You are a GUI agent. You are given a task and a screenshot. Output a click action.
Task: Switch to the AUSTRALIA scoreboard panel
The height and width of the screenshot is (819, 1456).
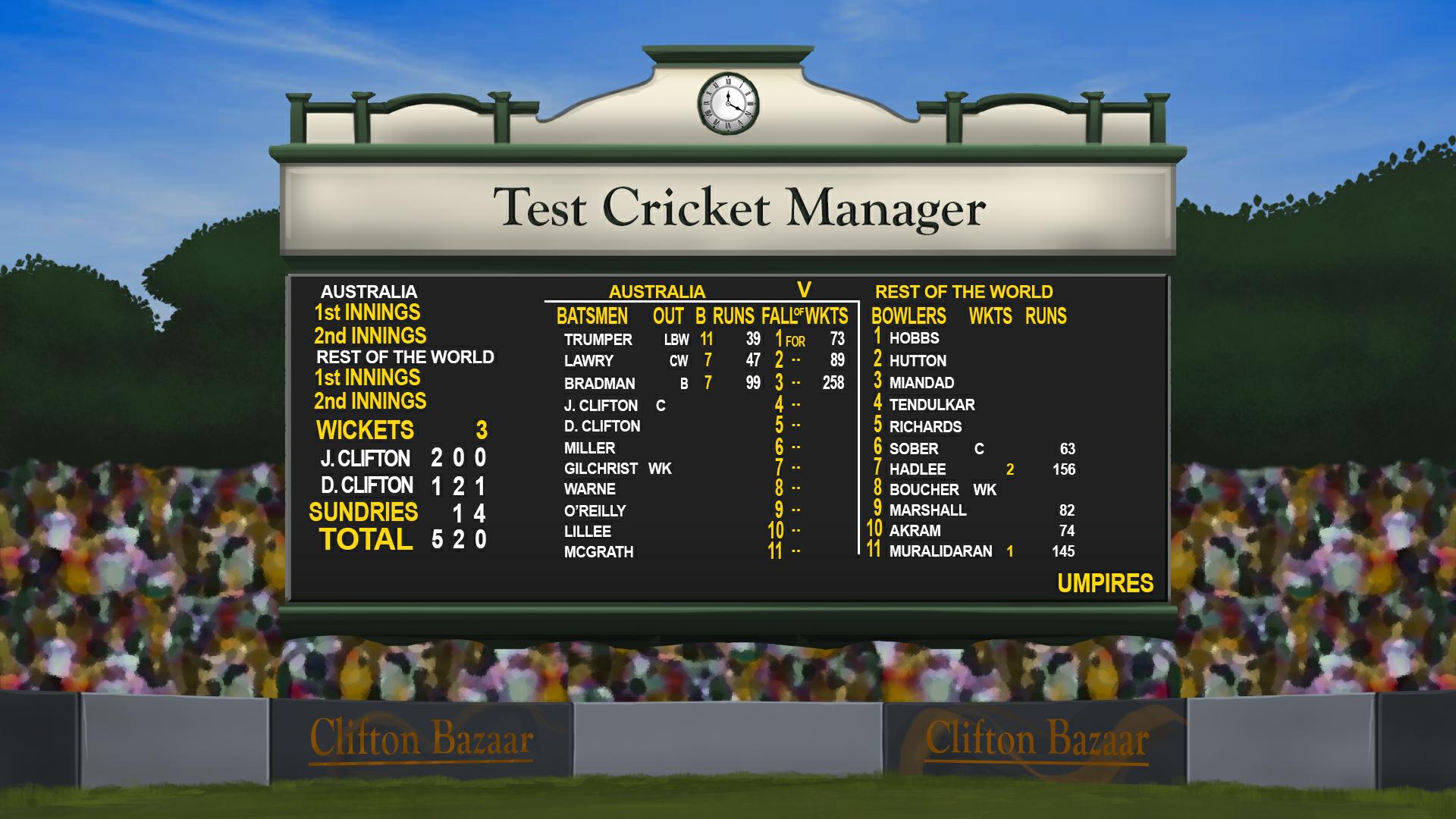(x=657, y=290)
